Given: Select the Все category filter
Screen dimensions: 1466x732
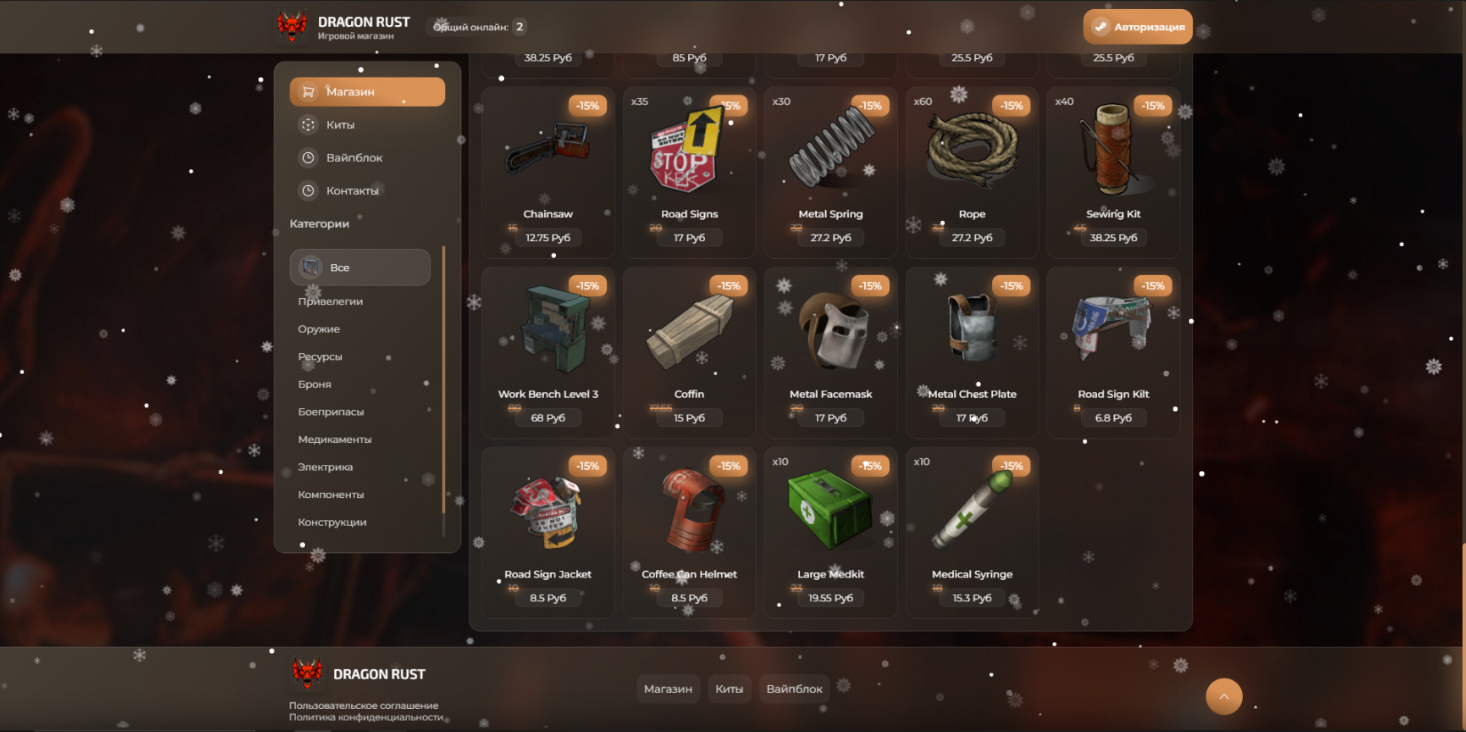Looking at the screenshot, I should [x=360, y=268].
